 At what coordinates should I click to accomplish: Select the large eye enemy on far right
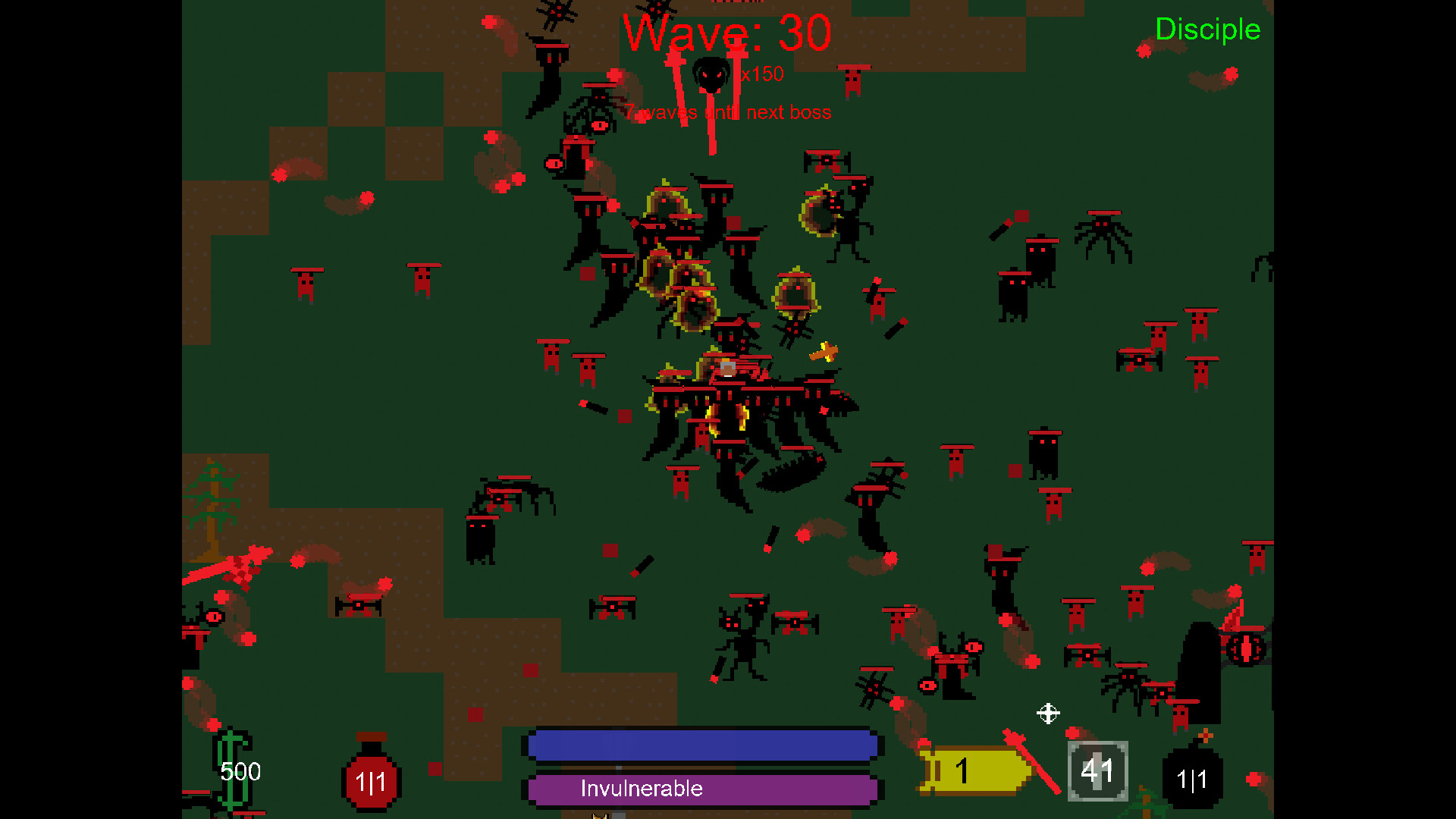1247,648
